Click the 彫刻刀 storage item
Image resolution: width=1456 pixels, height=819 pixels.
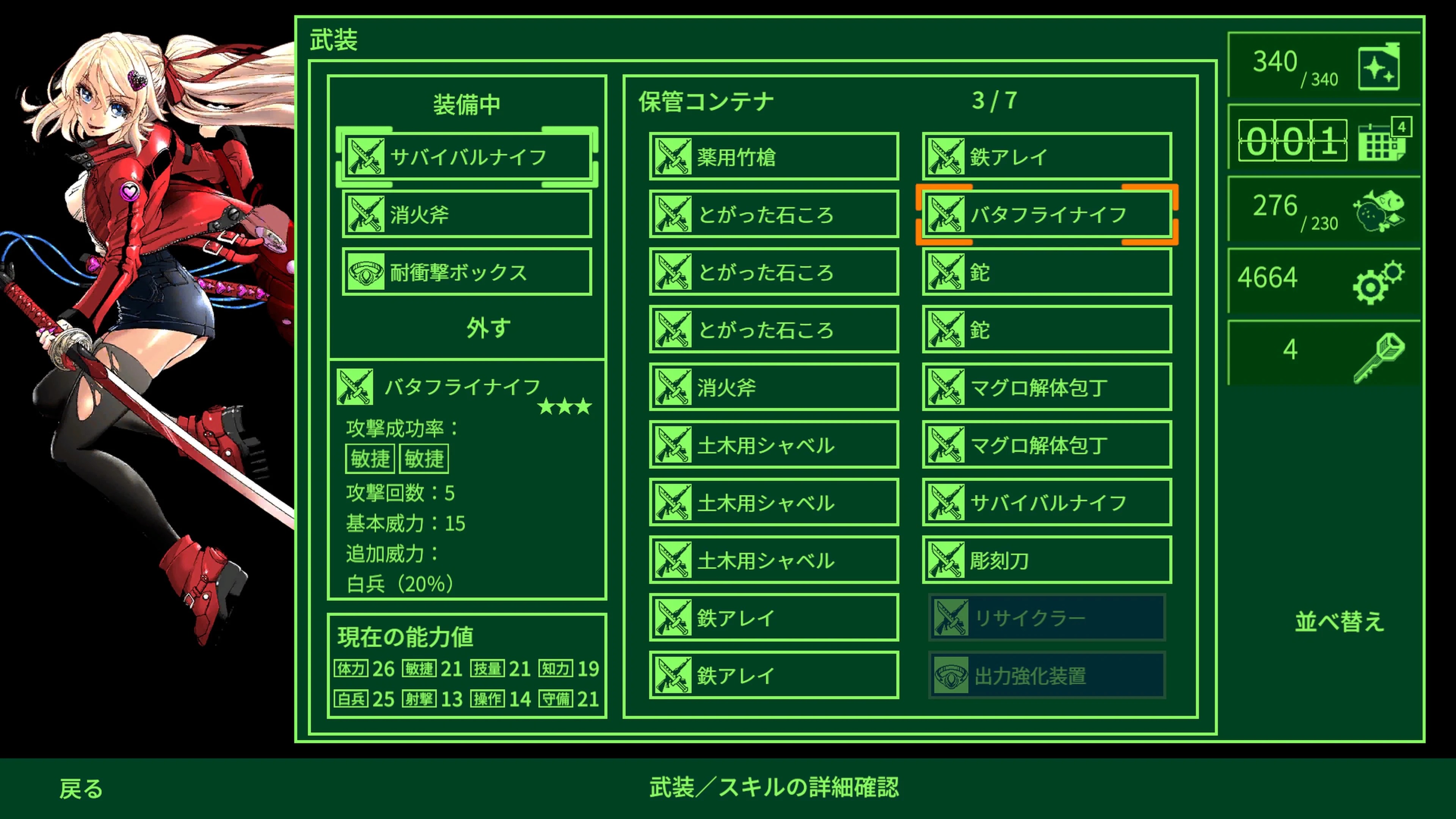(1046, 561)
